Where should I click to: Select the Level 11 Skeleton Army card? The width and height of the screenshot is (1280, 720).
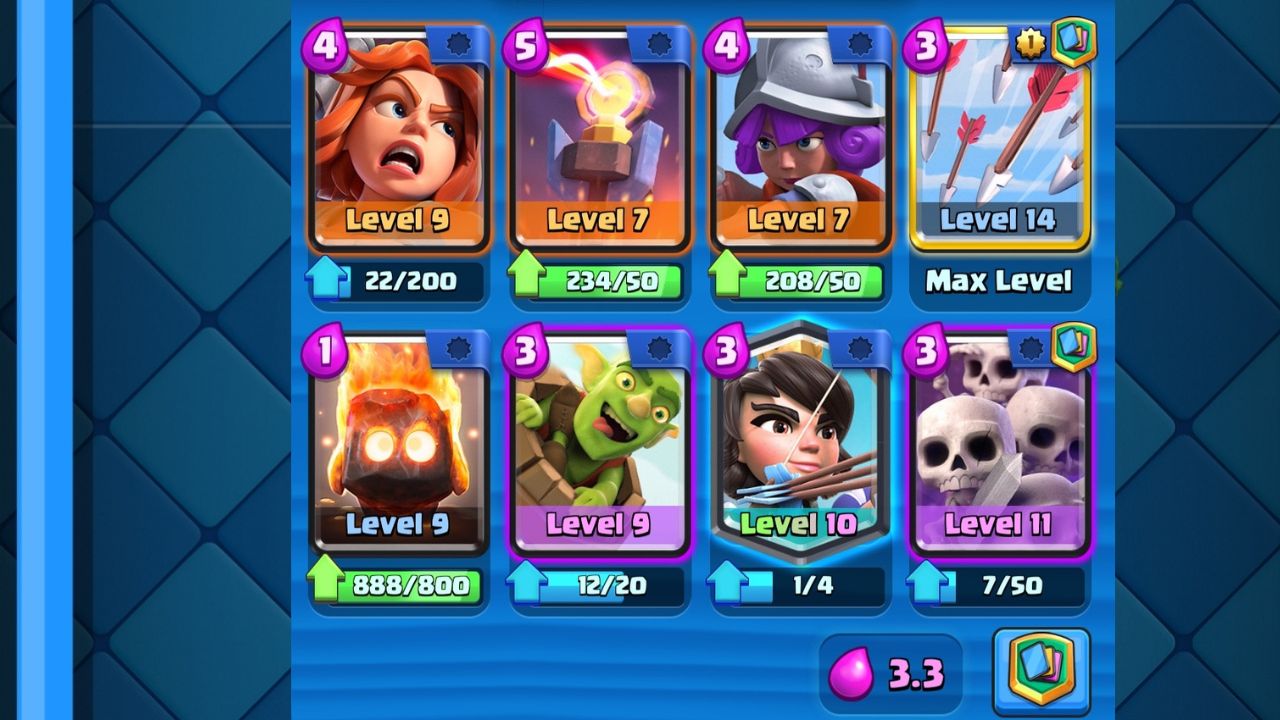point(1000,440)
